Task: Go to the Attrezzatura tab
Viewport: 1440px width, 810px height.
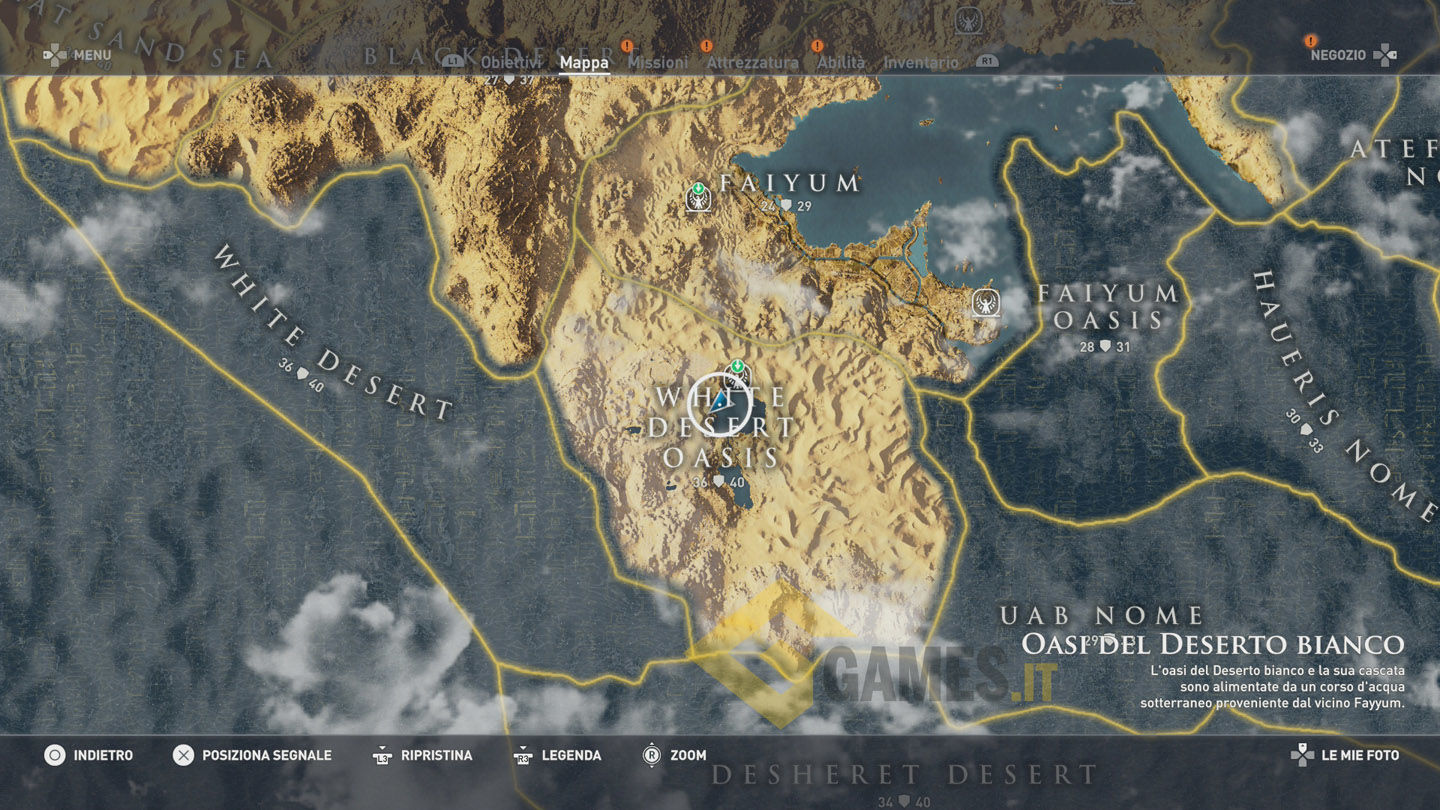Action: coord(752,63)
